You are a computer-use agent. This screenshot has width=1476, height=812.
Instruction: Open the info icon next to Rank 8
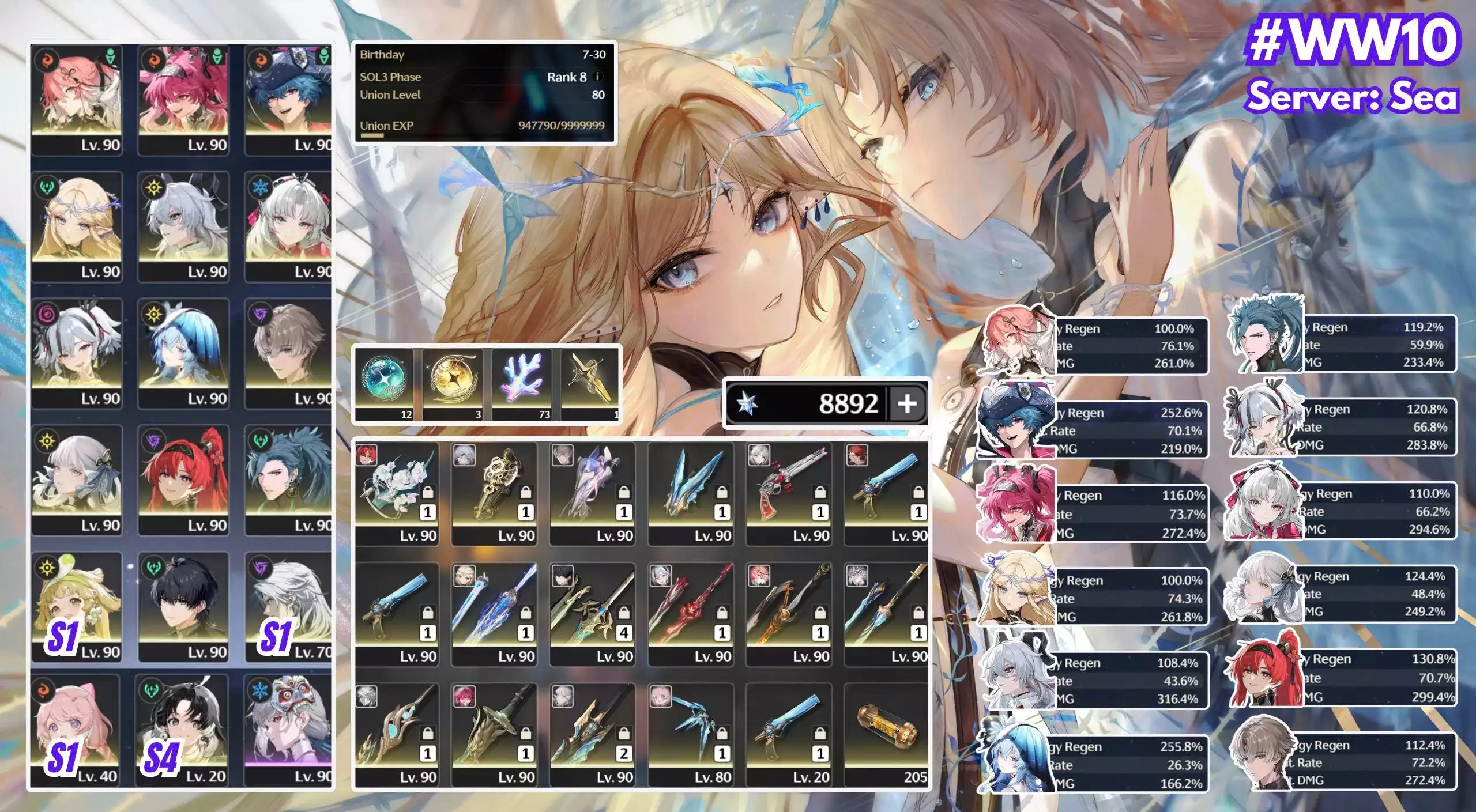click(598, 77)
